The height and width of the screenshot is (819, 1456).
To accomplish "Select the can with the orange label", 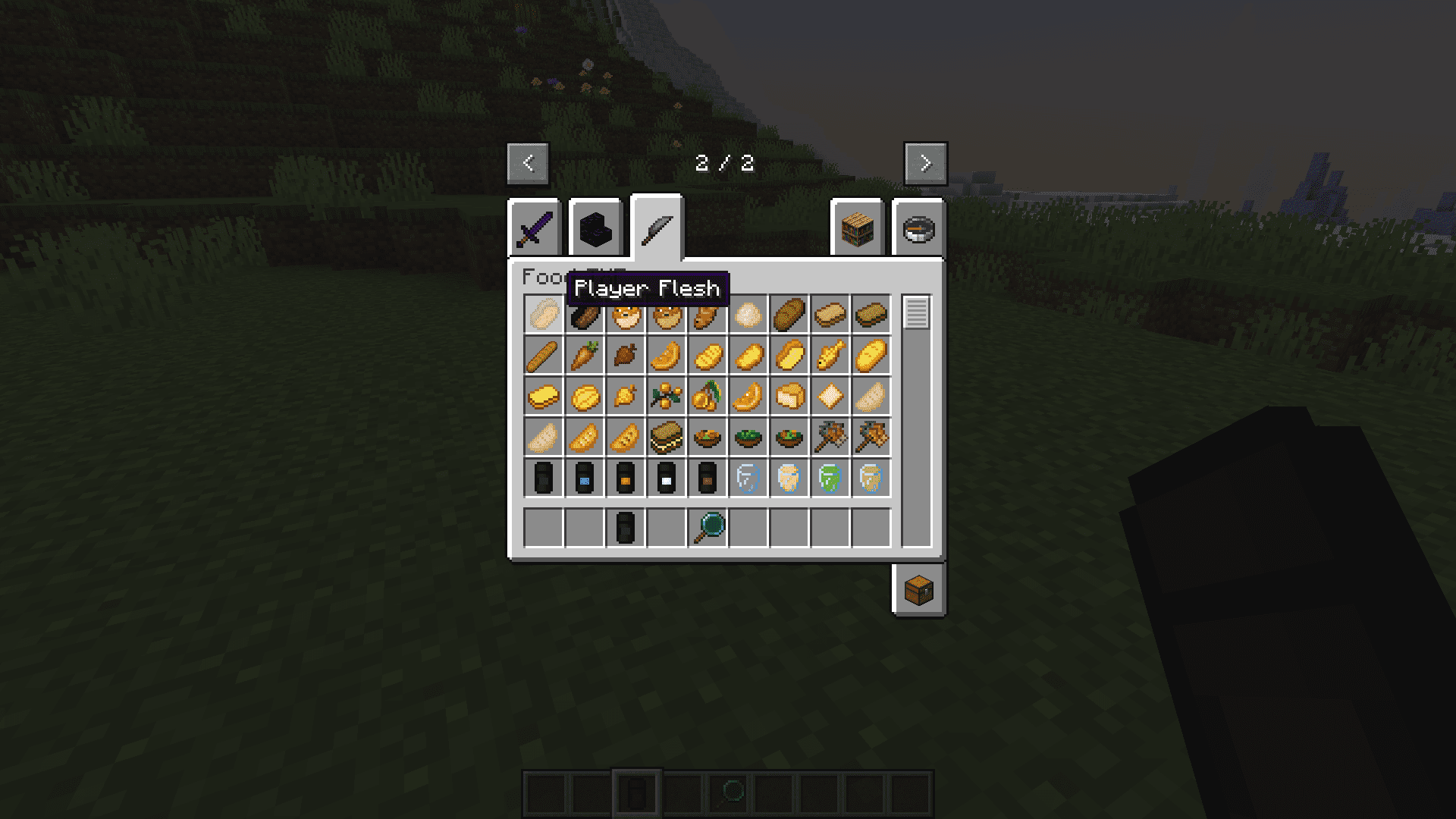I will point(626,479).
